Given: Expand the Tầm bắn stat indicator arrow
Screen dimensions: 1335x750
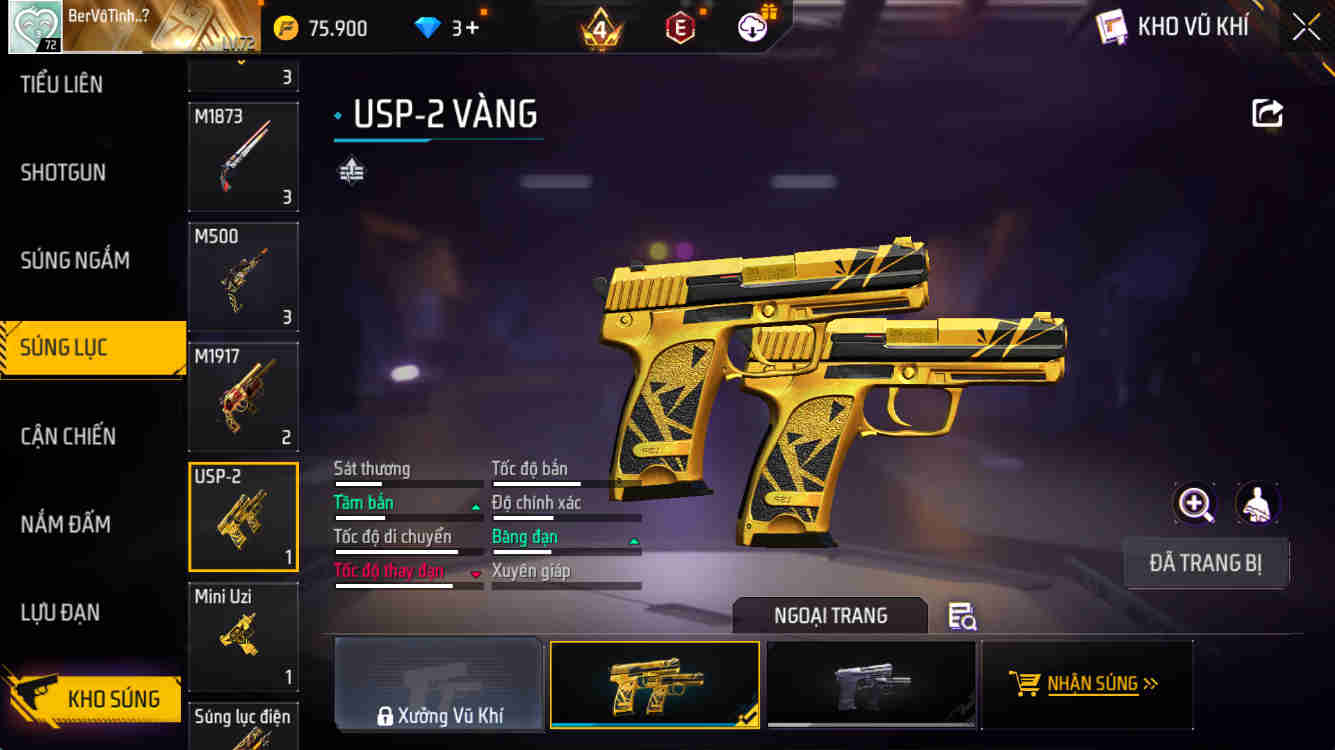Looking at the screenshot, I should 474,505.
